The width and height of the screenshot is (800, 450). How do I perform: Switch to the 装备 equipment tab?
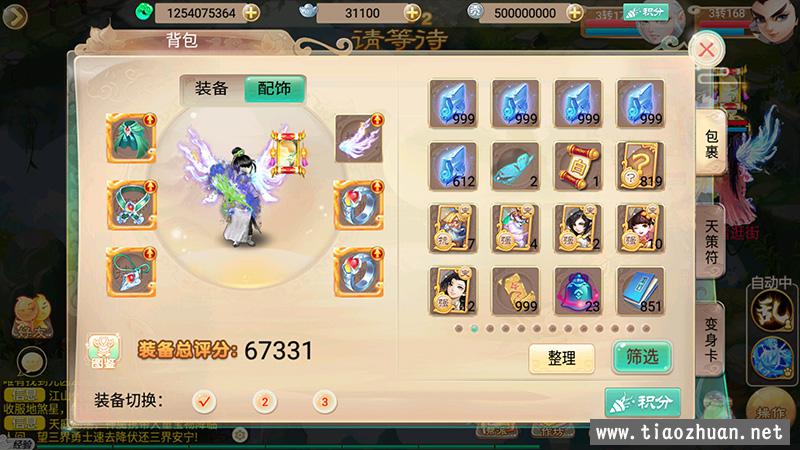[x=211, y=88]
